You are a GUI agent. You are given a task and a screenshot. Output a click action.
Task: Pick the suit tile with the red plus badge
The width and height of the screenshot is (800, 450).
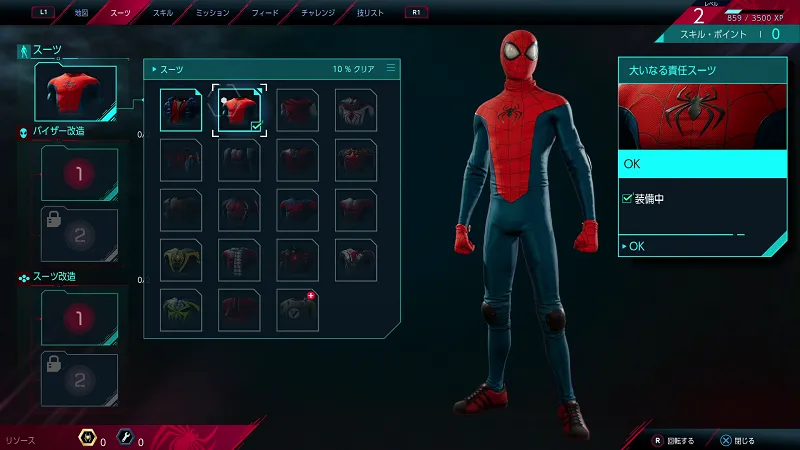(297, 310)
